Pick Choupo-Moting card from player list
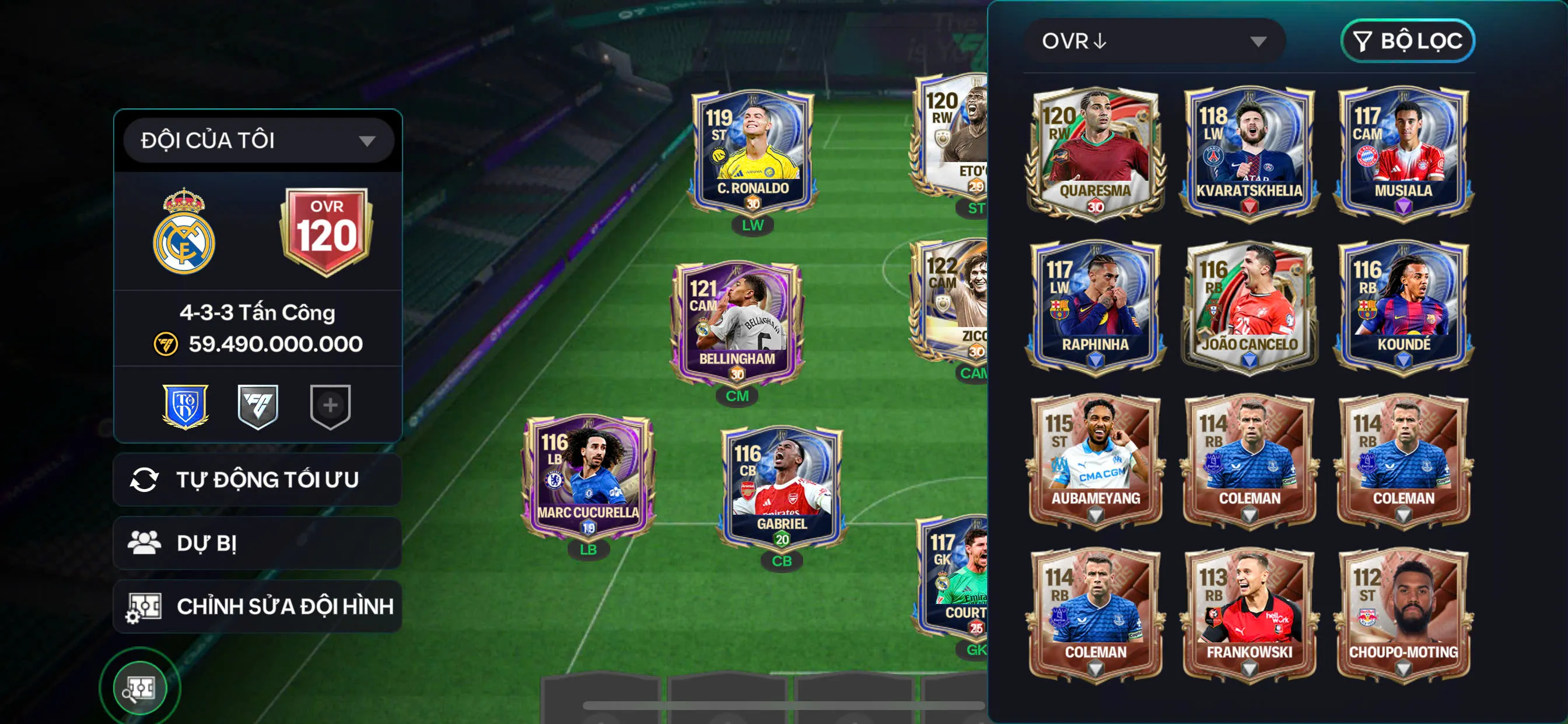 coord(1403,615)
